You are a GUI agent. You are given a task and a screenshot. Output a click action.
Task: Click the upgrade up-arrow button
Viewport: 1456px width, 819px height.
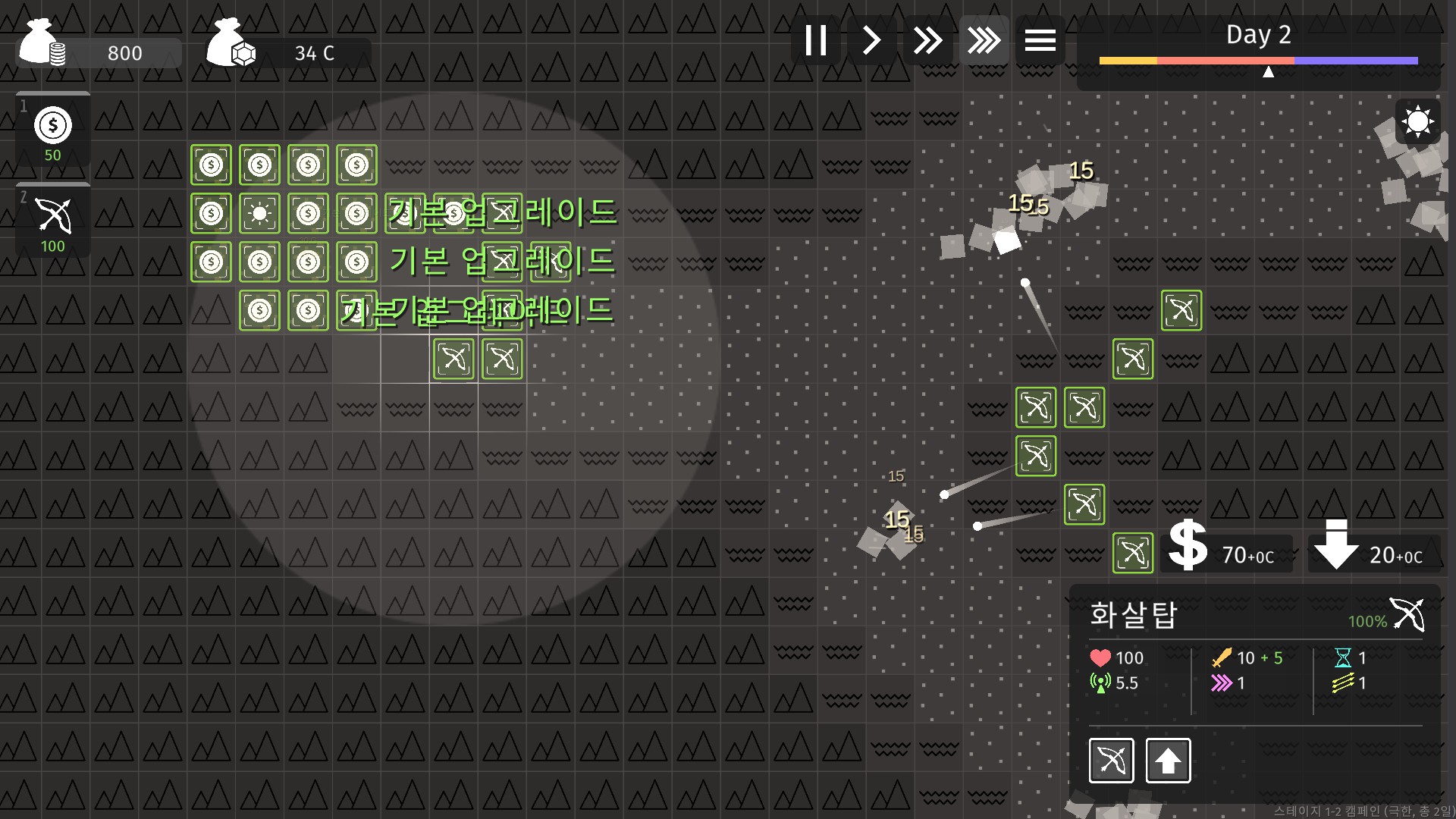pyautogui.click(x=1168, y=760)
